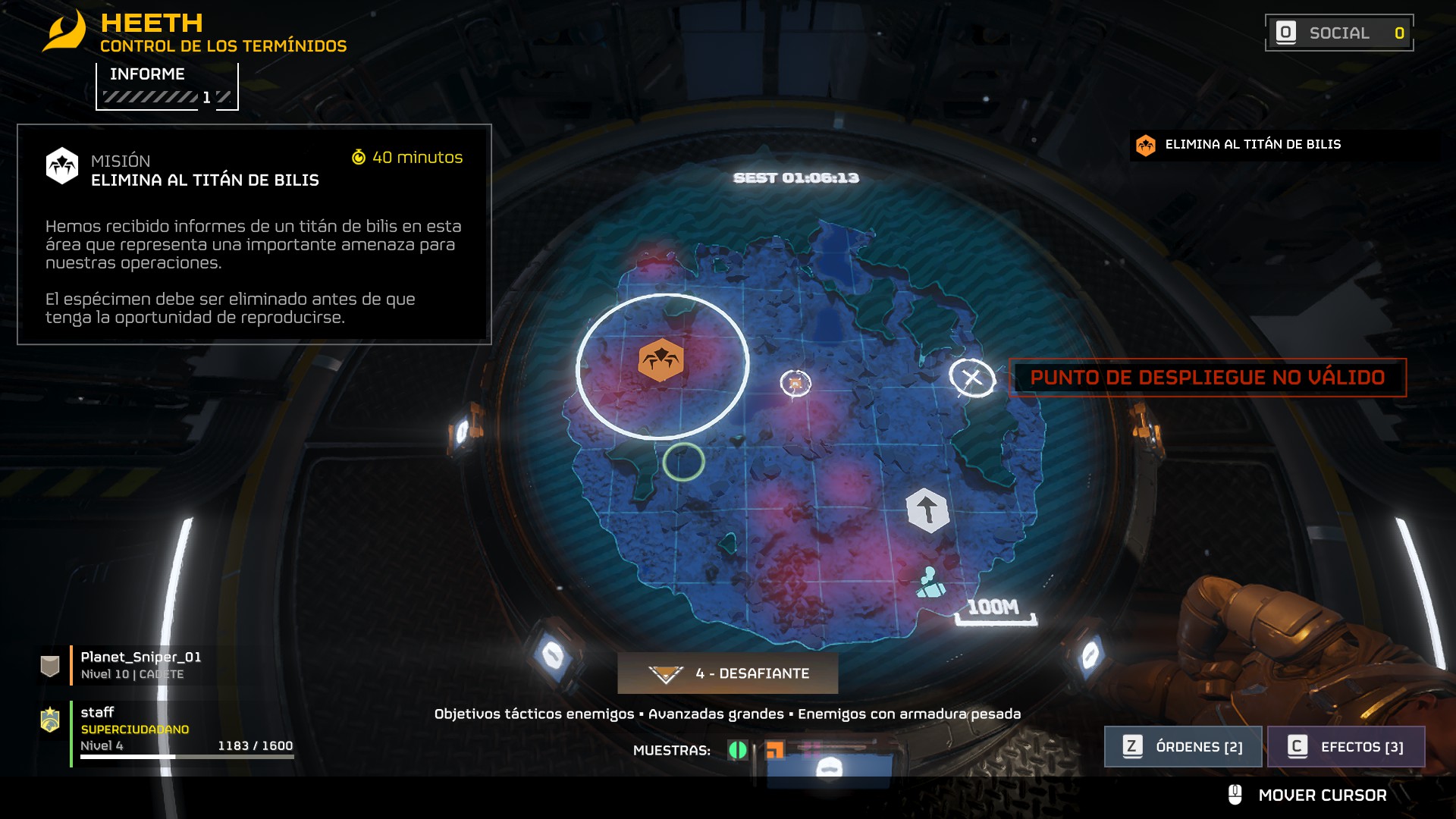Screen dimensions: 1456x819
Task: Click the Elimina al Titán de Bilis objective tracker
Action: 1251,144
